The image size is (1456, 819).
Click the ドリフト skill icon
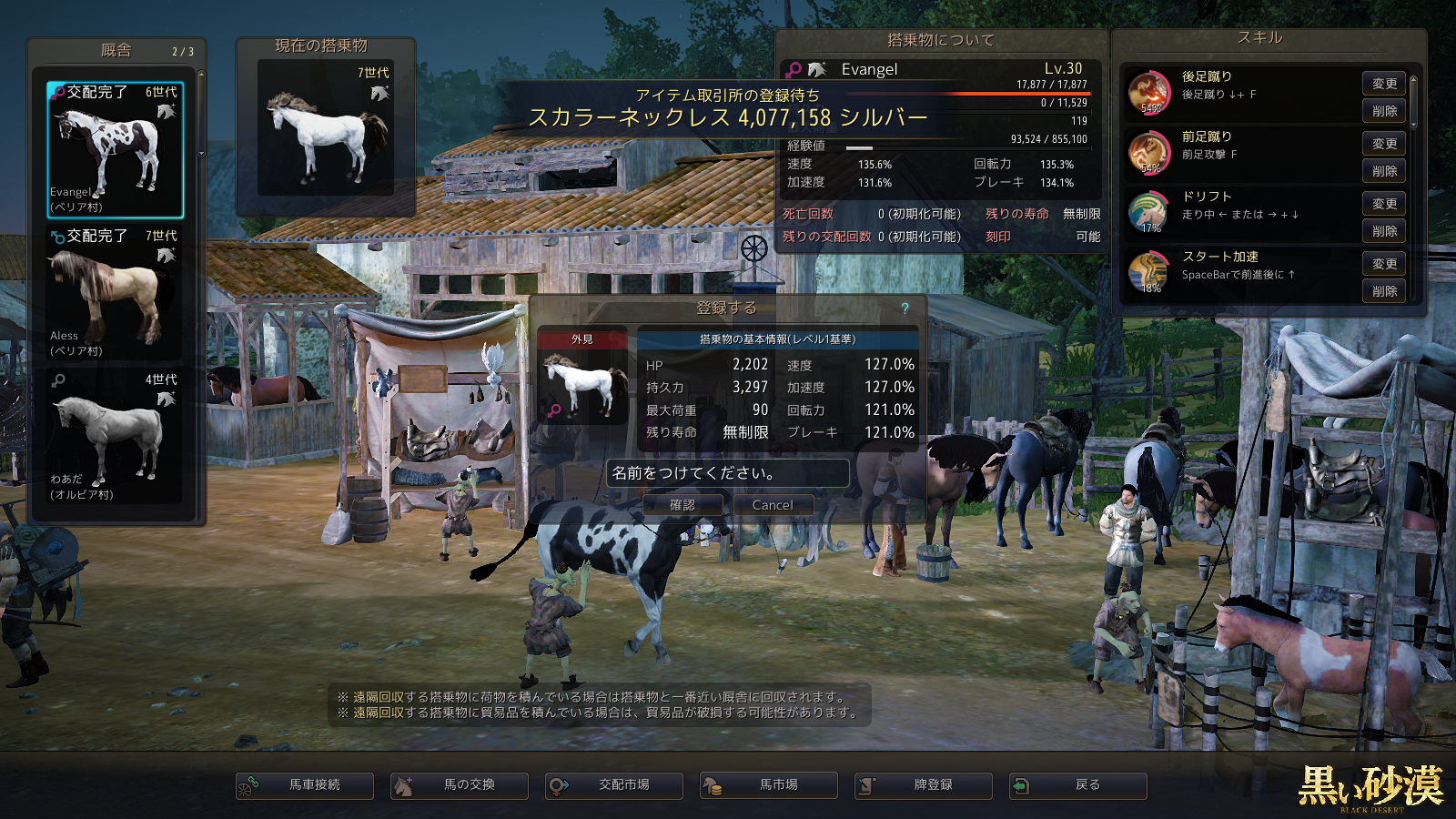[x=1148, y=212]
